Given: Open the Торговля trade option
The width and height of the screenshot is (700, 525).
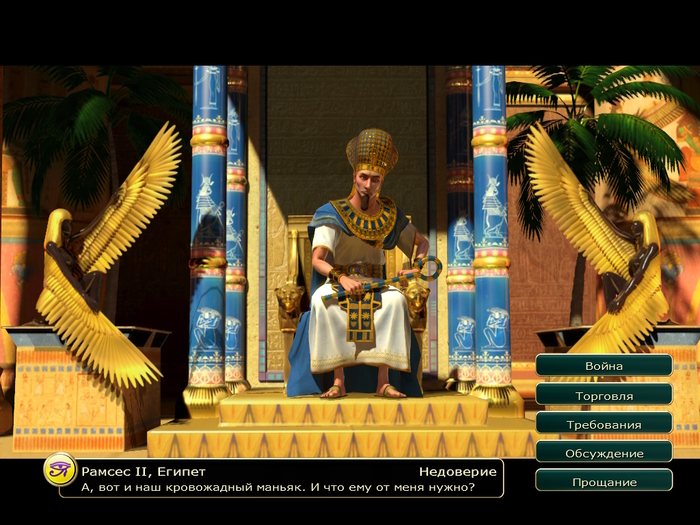Looking at the screenshot, I should pyautogui.click(x=603, y=395).
